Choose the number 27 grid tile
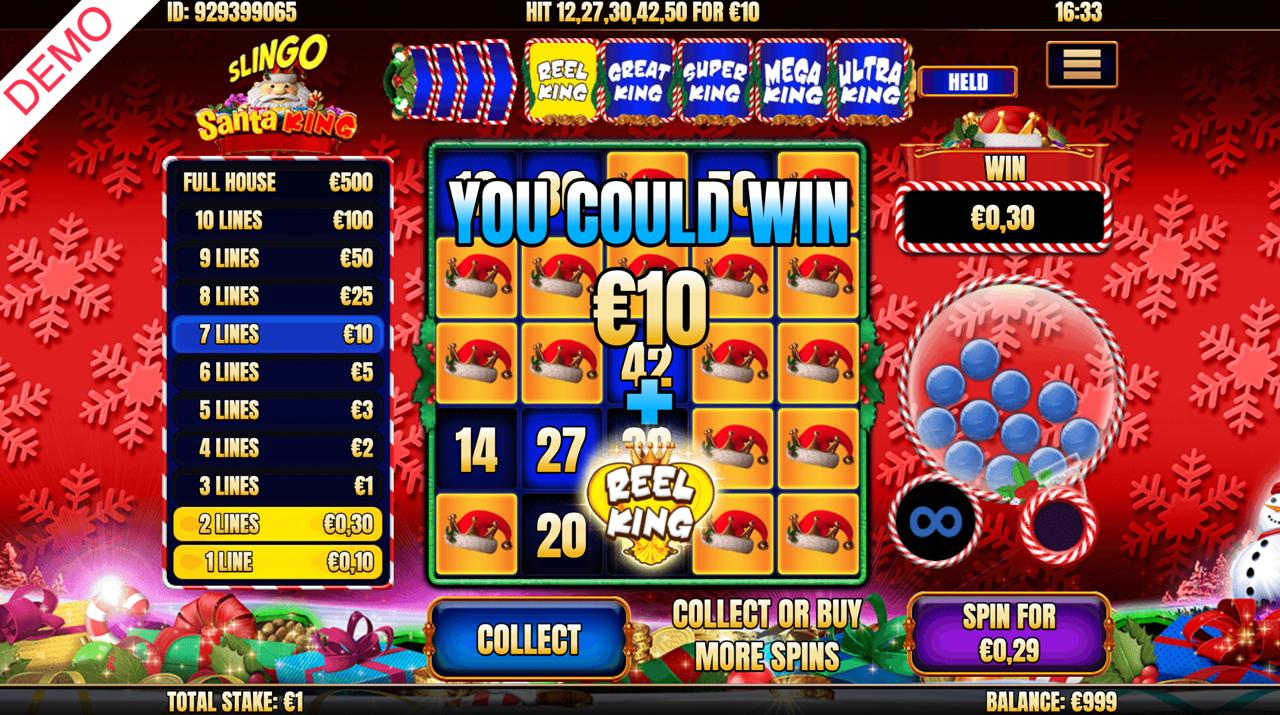1280x715 pixels. 560,452
